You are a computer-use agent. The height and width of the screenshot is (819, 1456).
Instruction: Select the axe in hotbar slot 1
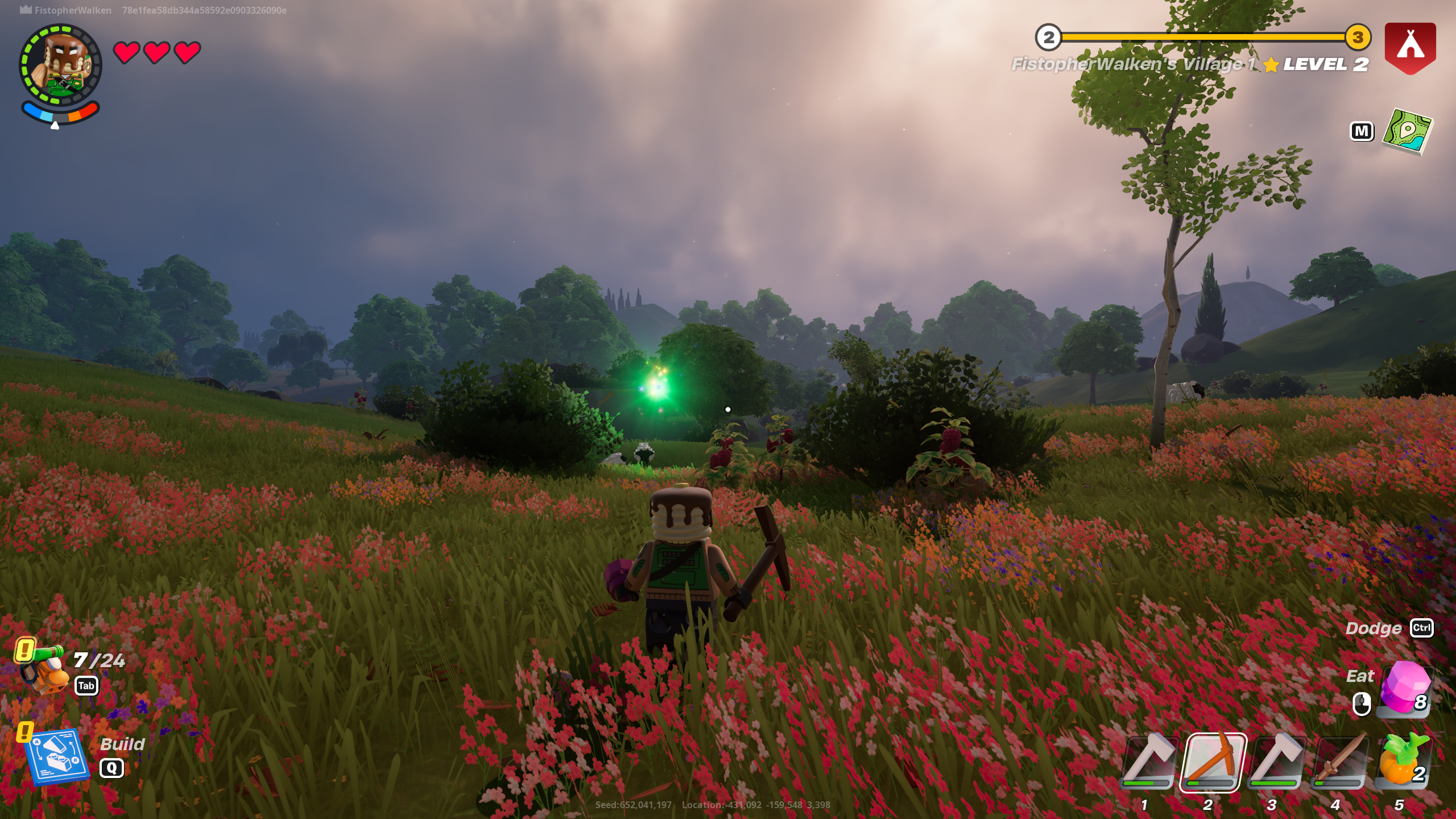click(x=1148, y=762)
